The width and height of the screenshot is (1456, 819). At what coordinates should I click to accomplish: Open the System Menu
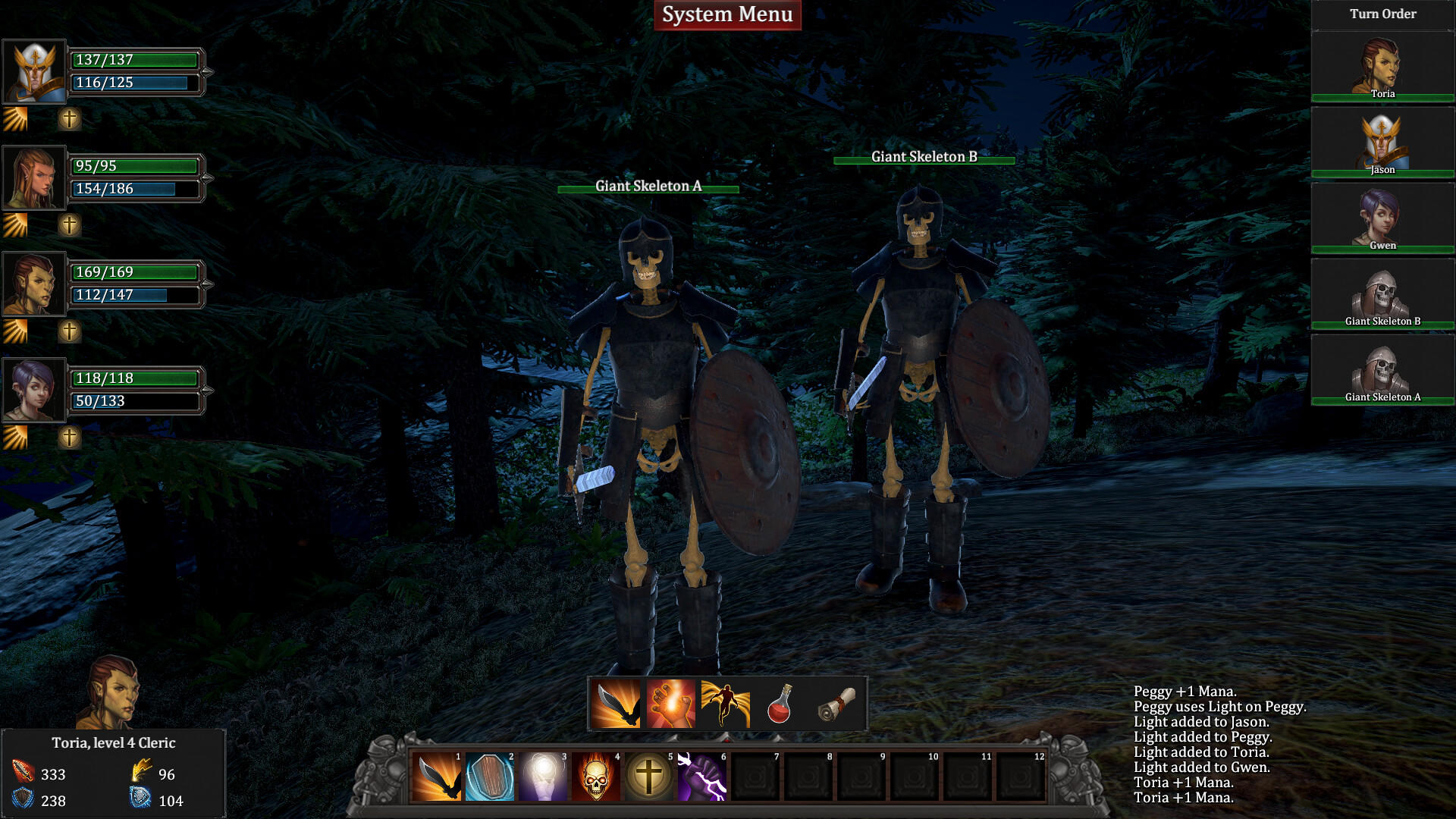coord(726,14)
